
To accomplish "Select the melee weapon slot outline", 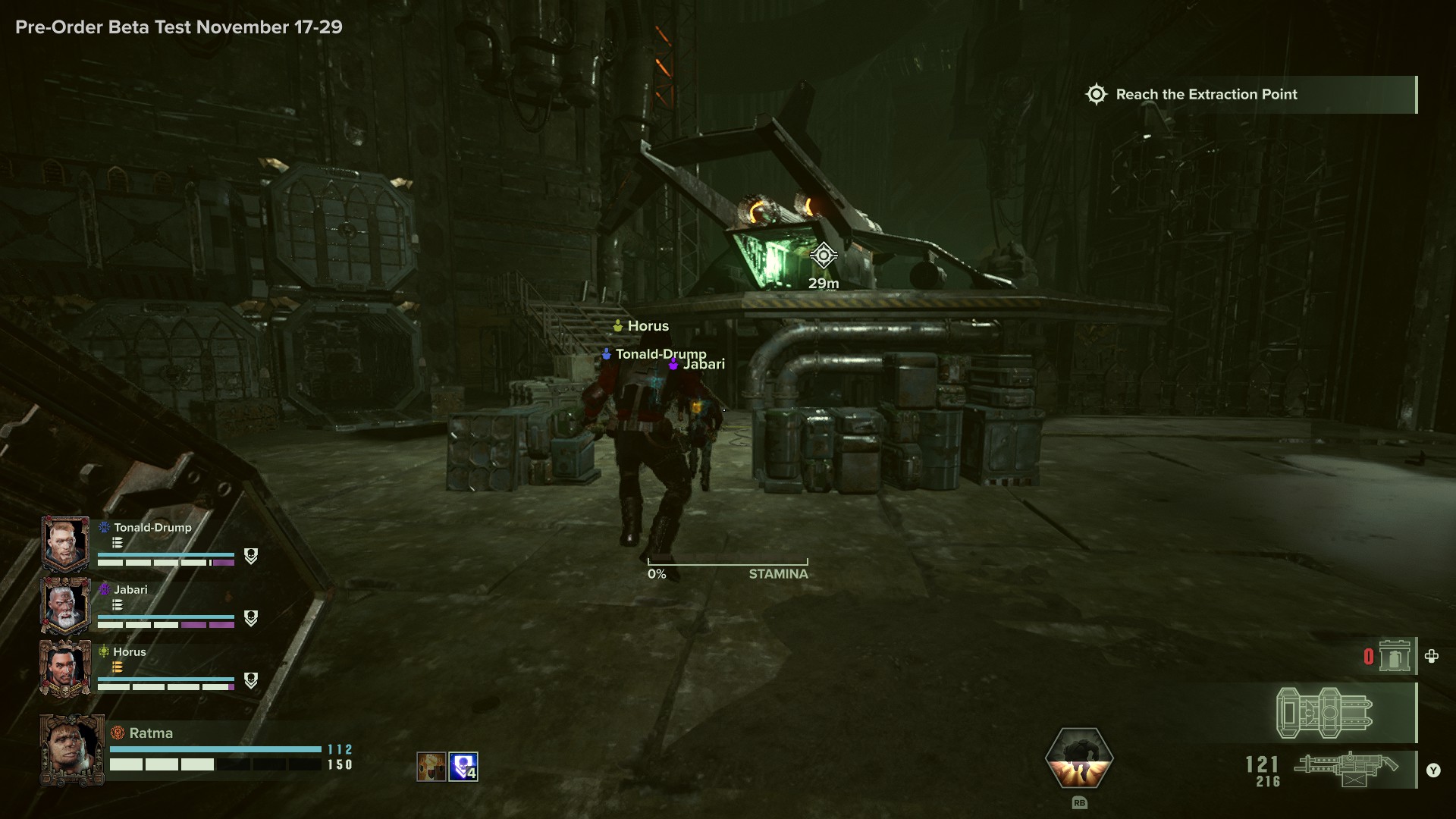I will pos(1325,713).
